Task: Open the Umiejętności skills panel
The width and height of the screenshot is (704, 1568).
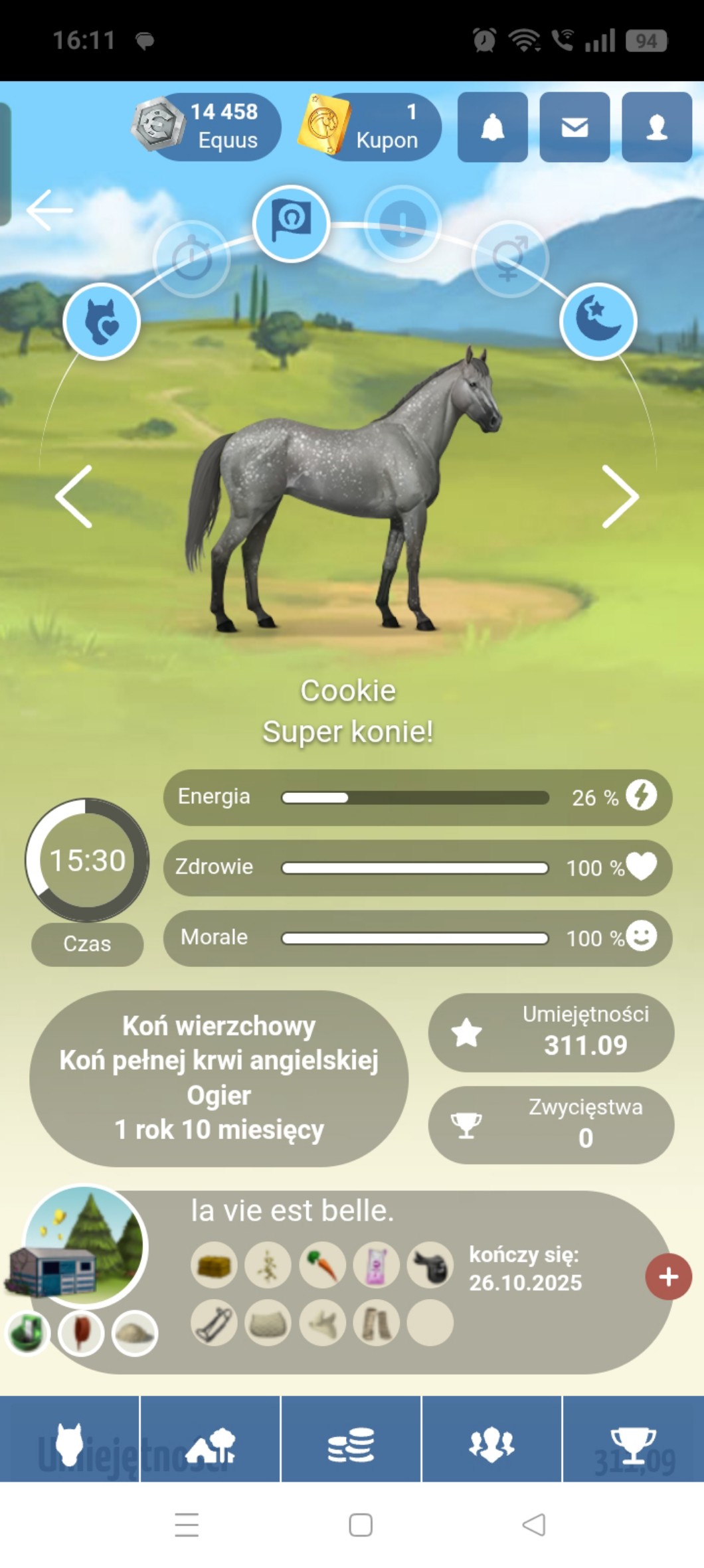Action: (x=551, y=1032)
